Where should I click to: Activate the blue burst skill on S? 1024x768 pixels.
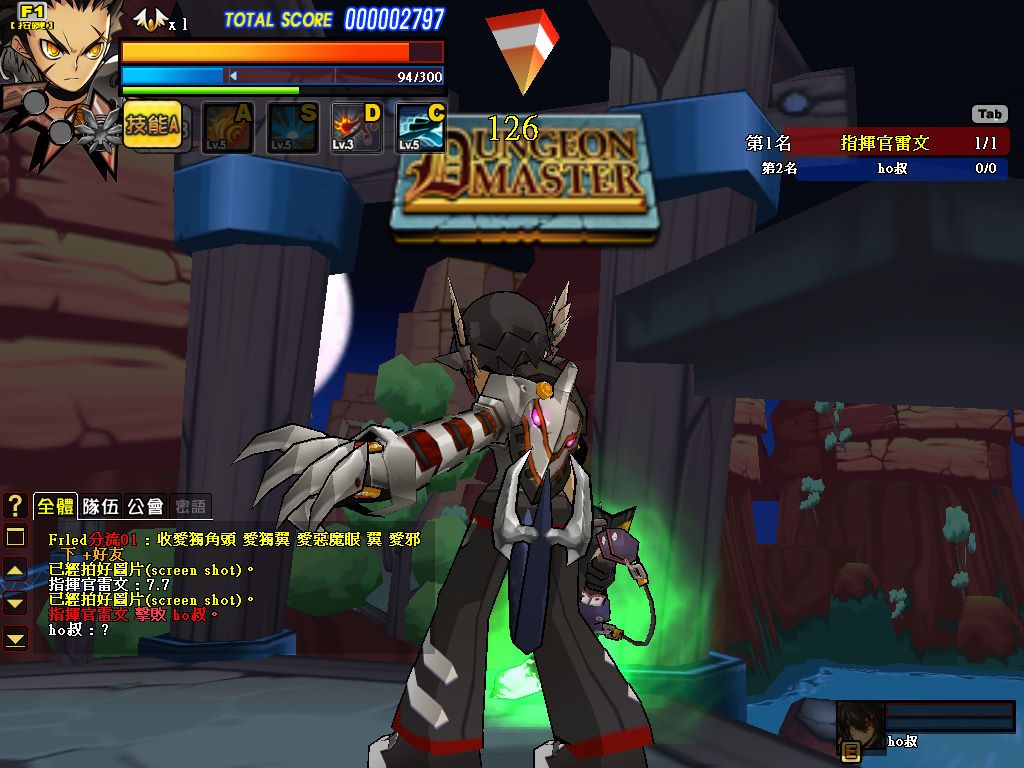pyautogui.click(x=293, y=128)
